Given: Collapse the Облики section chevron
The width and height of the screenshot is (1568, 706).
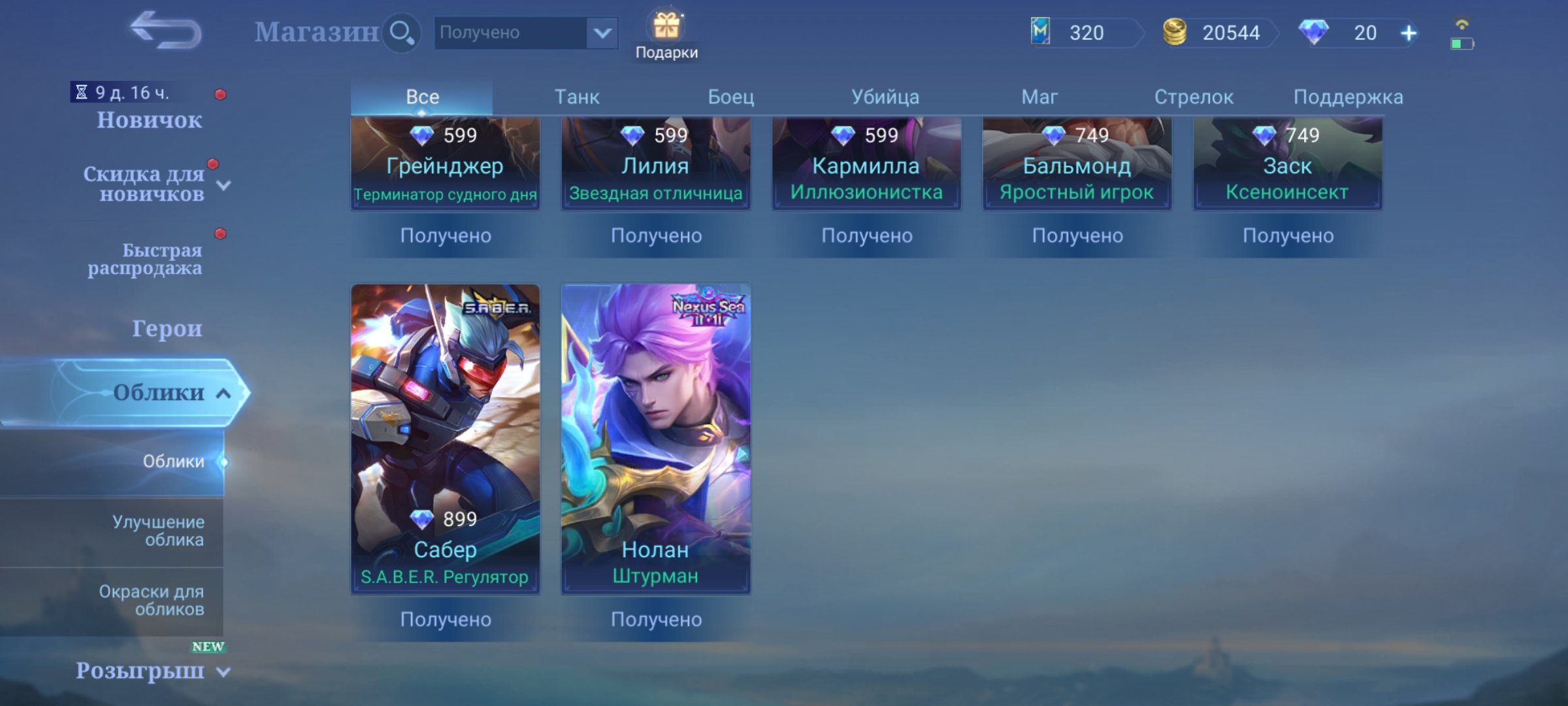Looking at the screenshot, I should click(221, 393).
